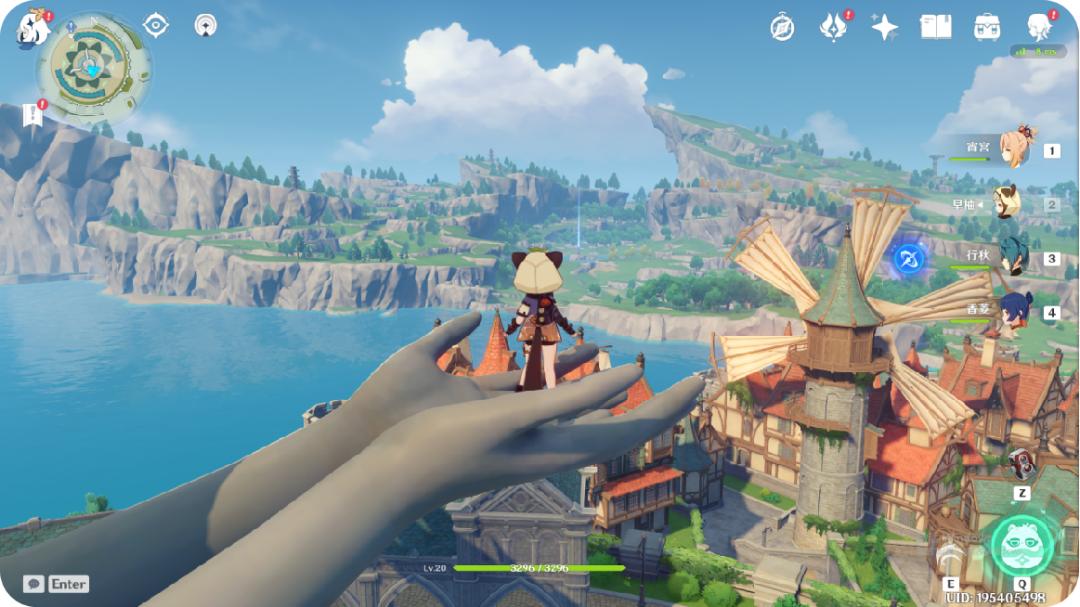Image resolution: width=1080 pixels, height=607 pixels.
Task: Activate the green tanuki Elemental Burst
Action: [x=1022, y=546]
